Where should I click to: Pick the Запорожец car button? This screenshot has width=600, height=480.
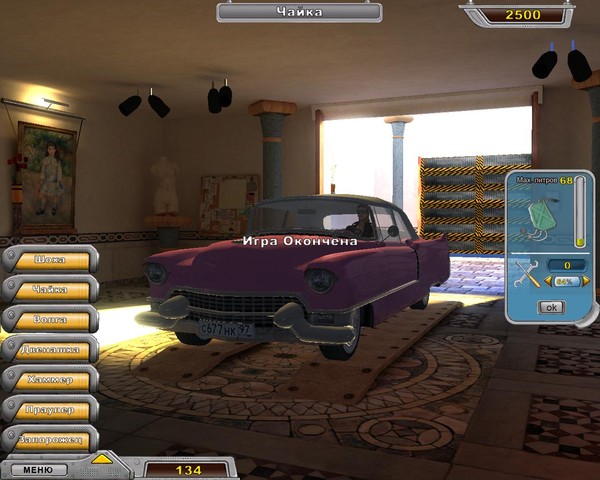pyautogui.click(x=50, y=438)
